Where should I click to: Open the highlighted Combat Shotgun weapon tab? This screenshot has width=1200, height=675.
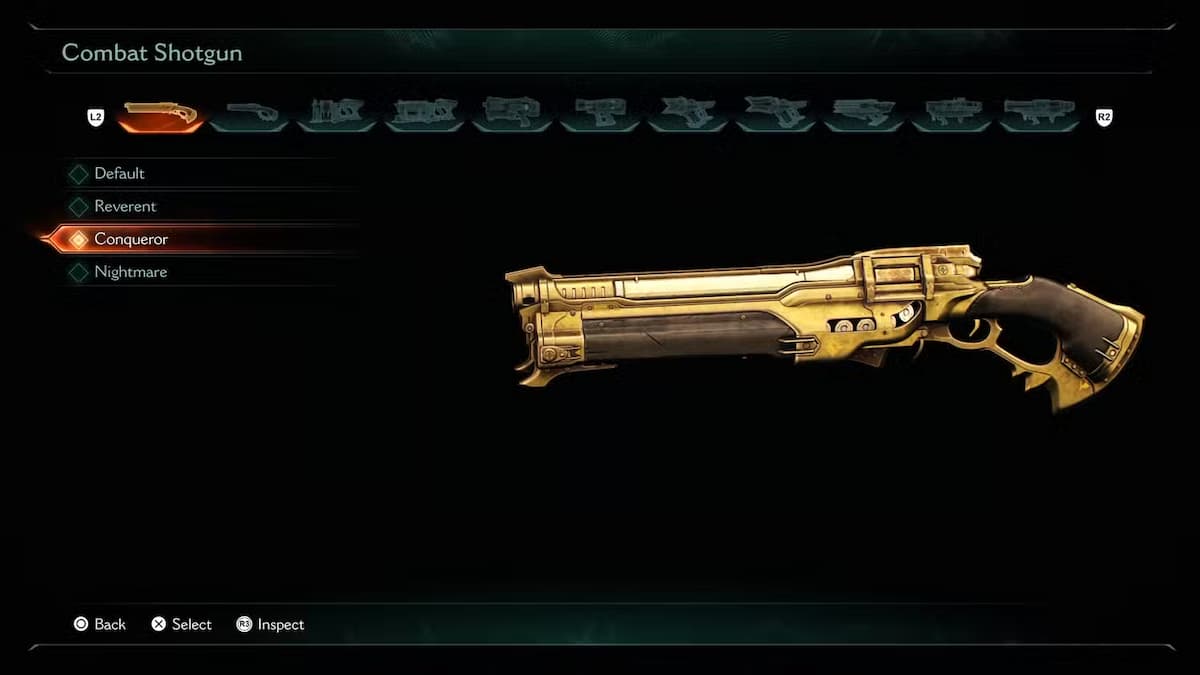[161, 116]
